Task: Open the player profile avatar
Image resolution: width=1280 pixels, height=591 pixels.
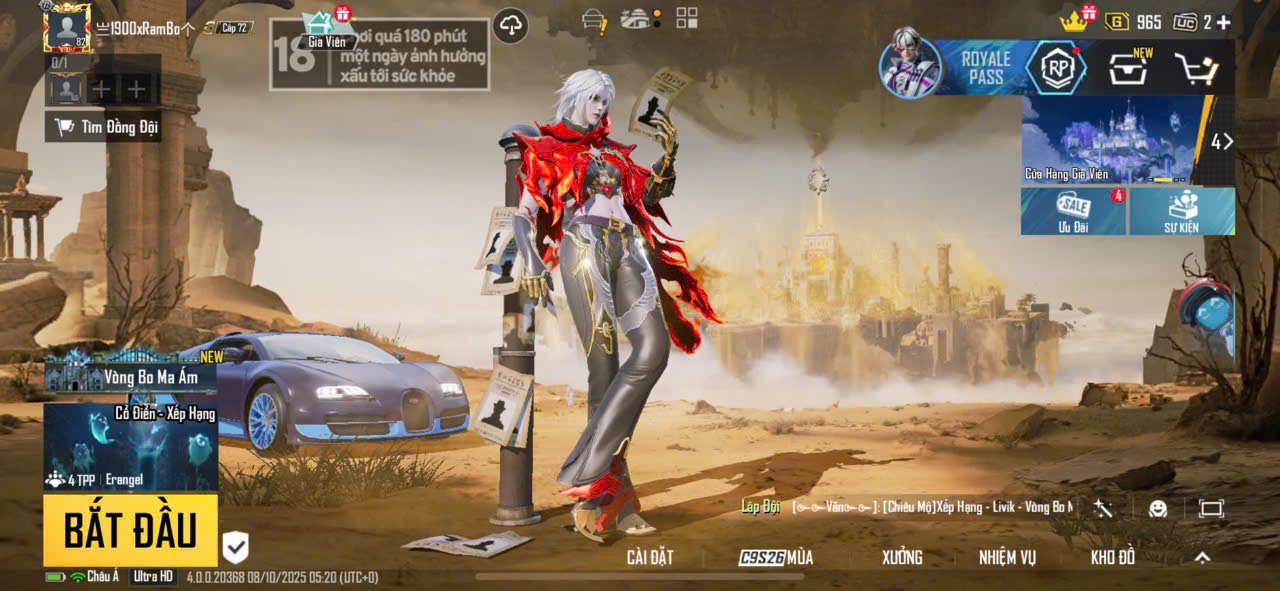Action: pos(67,27)
